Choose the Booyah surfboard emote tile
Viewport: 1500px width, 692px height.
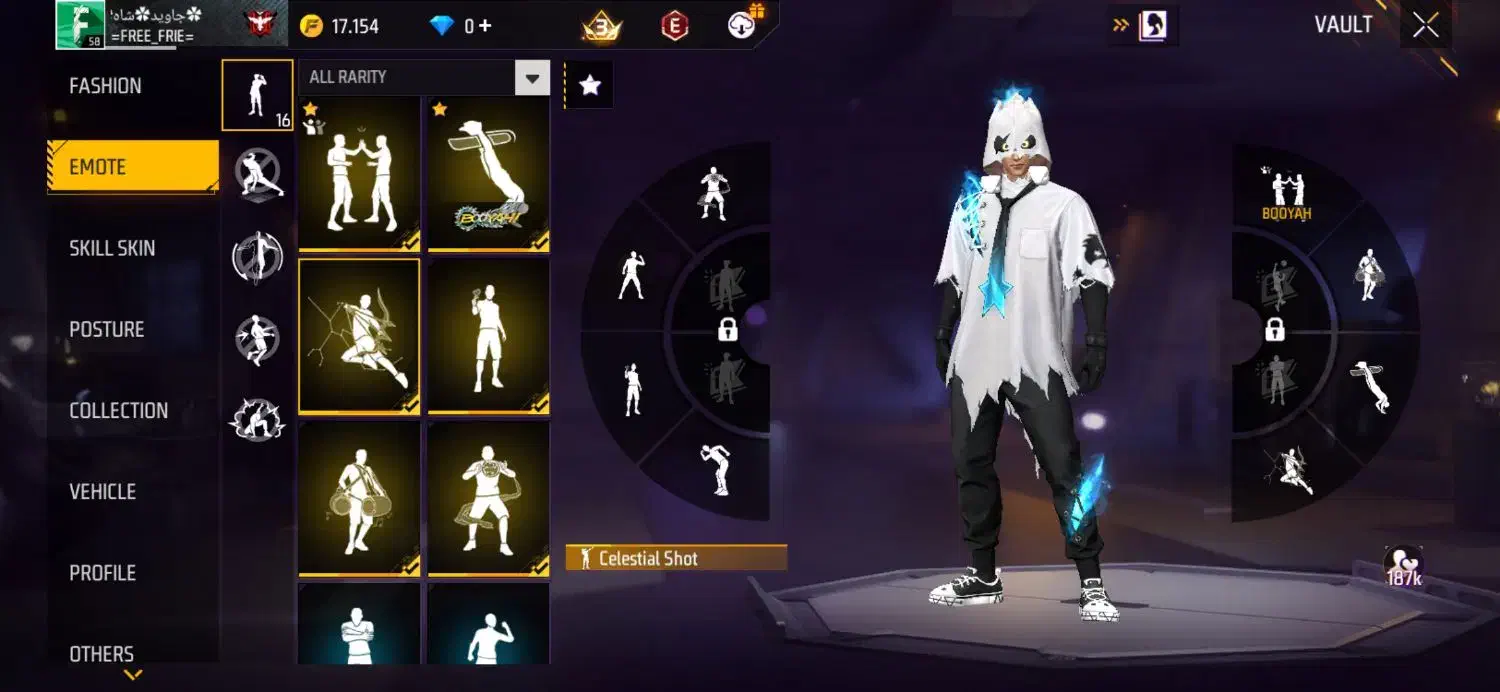point(489,173)
